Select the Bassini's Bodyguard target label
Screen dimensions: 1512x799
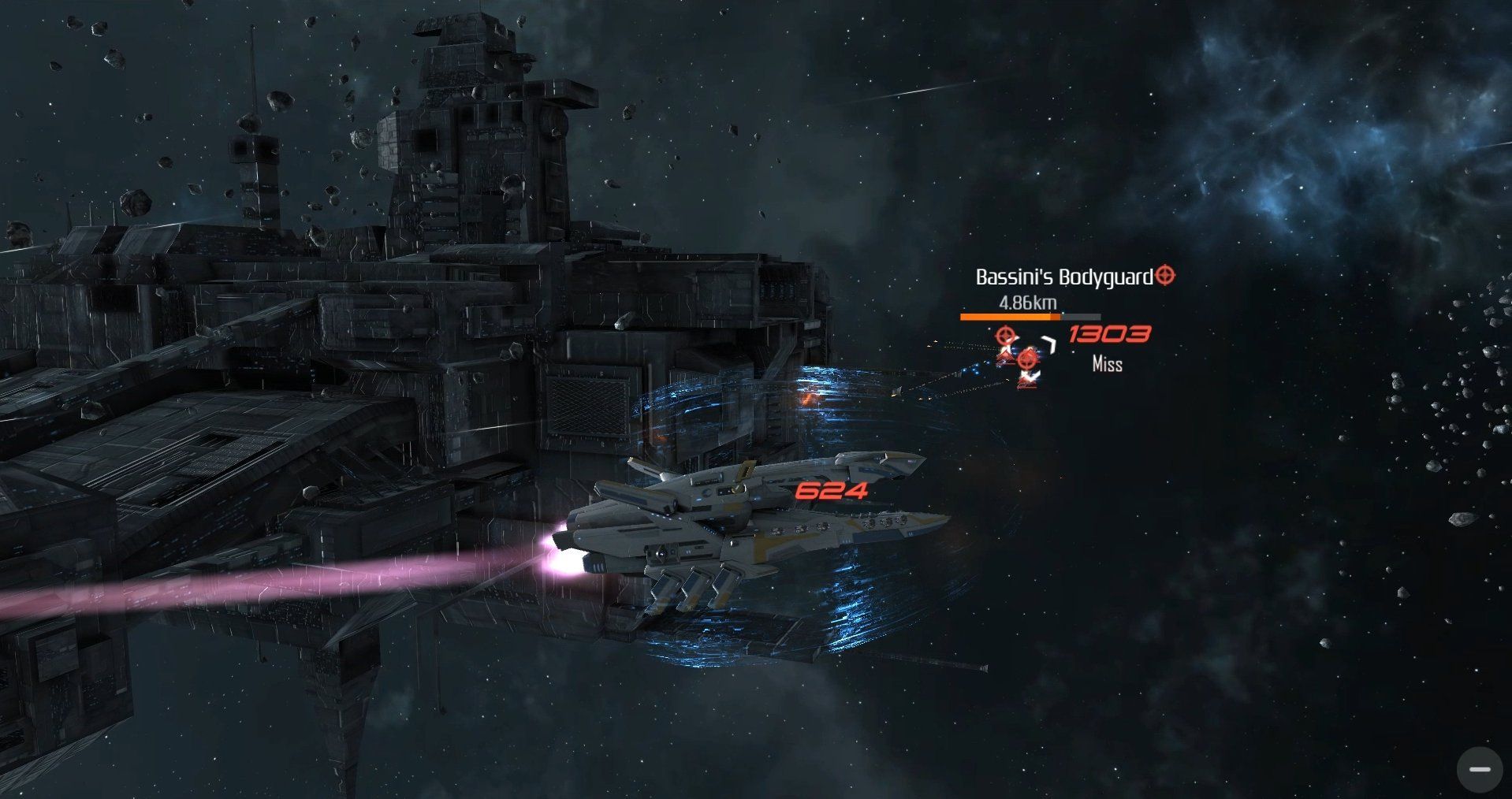pos(1064,277)
